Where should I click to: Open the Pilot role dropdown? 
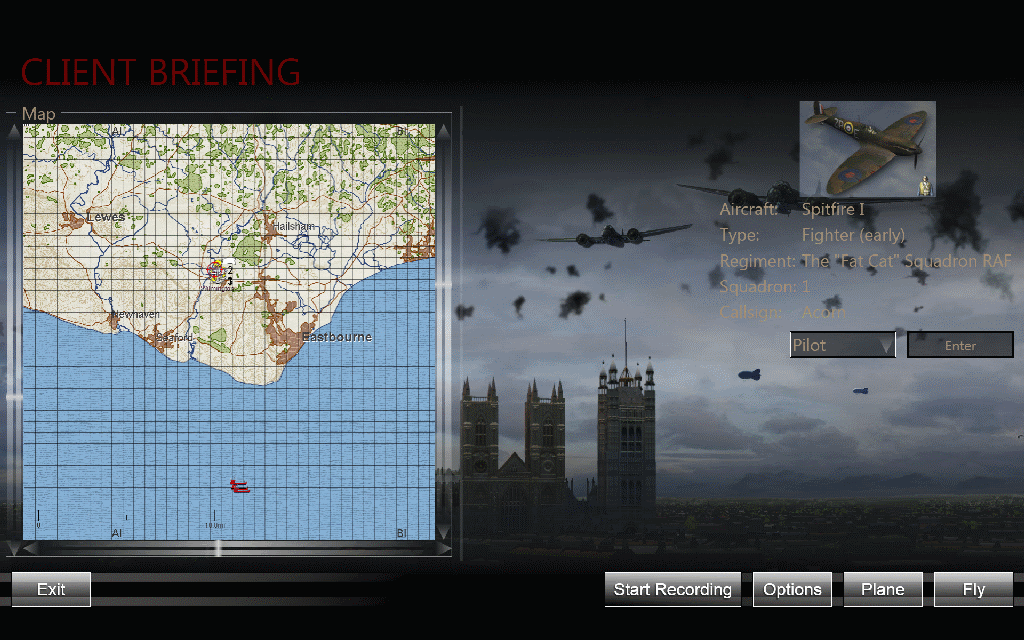pos(842,345)
